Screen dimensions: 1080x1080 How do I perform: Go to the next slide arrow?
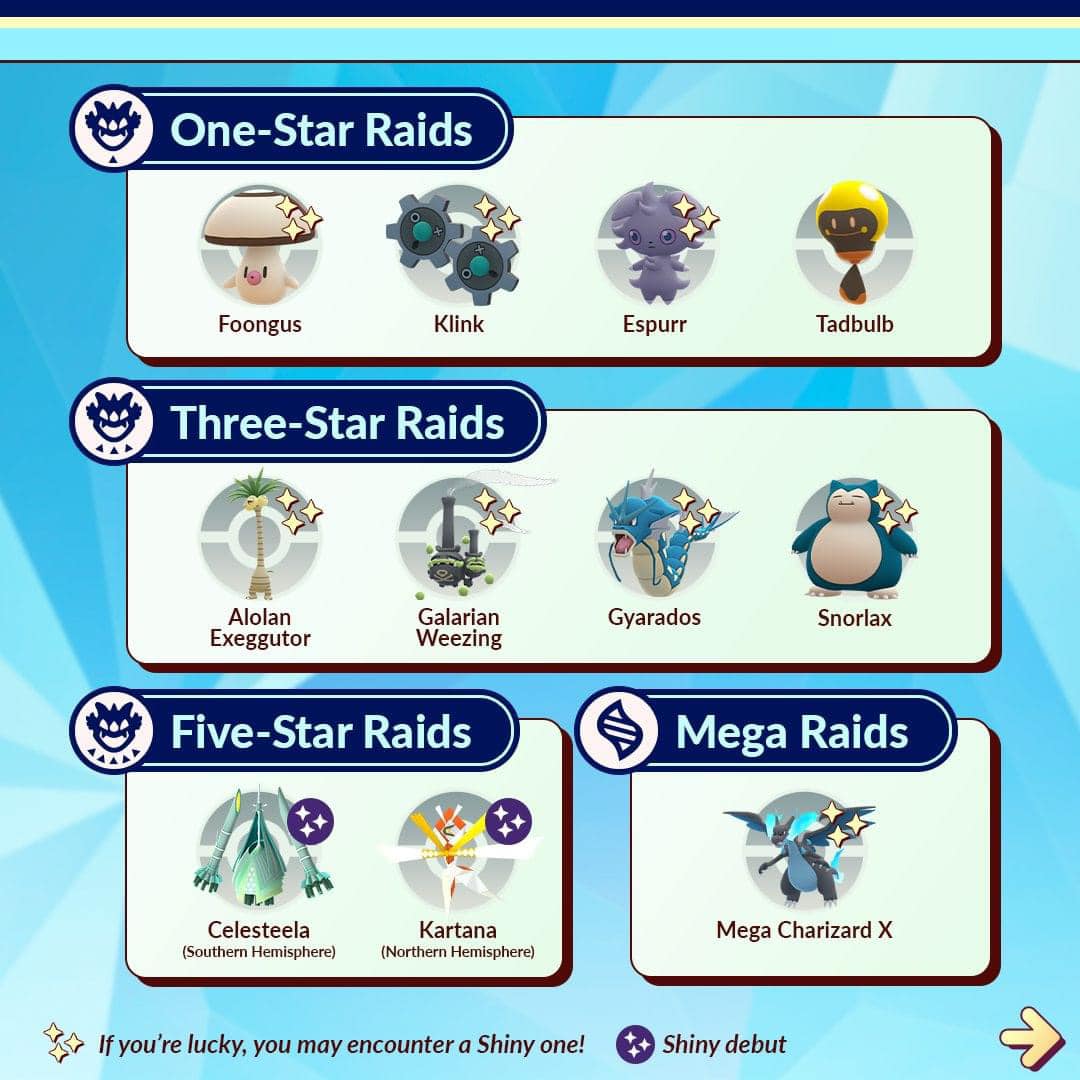pyautogui.click(x=1031, y=1041)
